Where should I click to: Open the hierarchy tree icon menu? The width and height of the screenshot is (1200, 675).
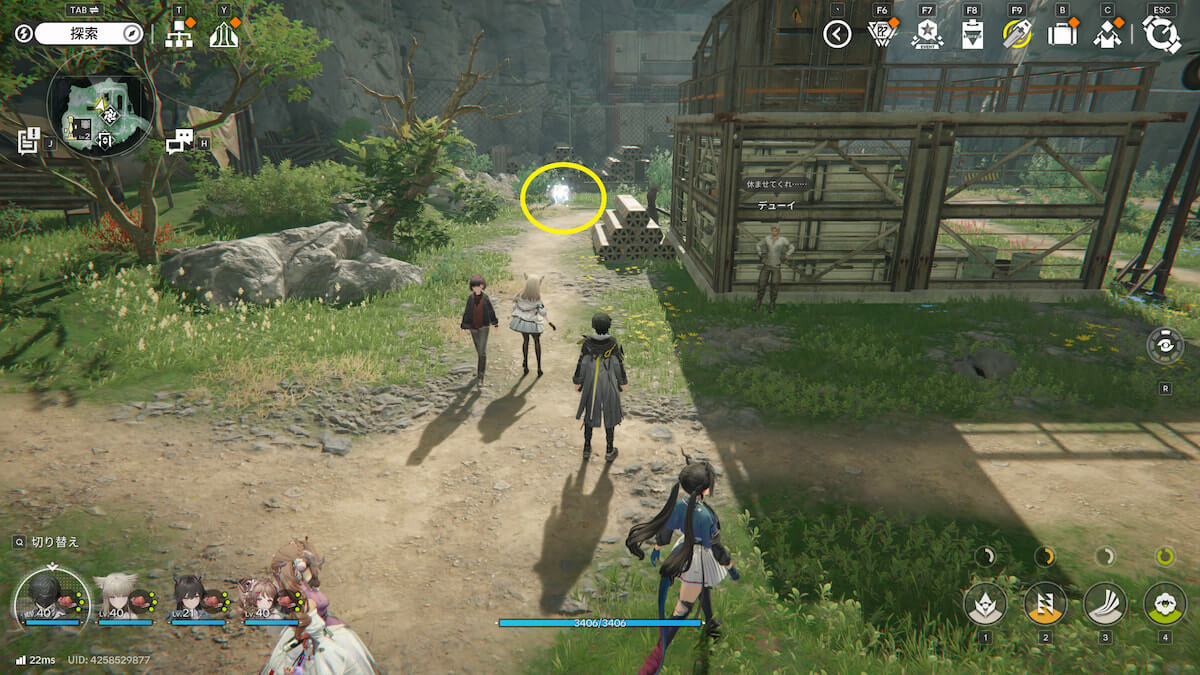pos(179,35)
